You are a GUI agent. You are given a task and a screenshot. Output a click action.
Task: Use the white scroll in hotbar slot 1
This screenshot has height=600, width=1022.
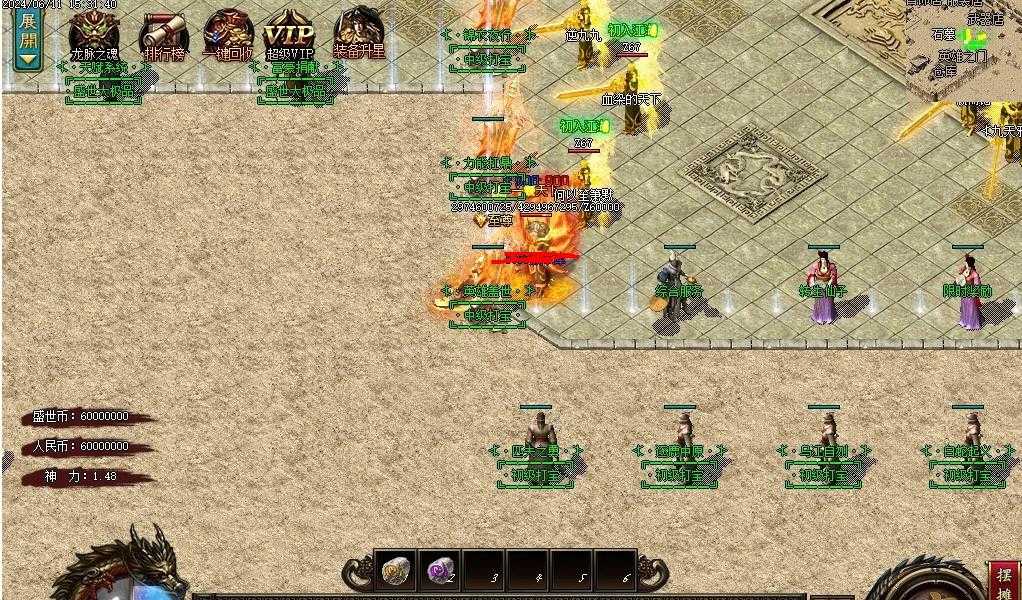pos(394,571)
